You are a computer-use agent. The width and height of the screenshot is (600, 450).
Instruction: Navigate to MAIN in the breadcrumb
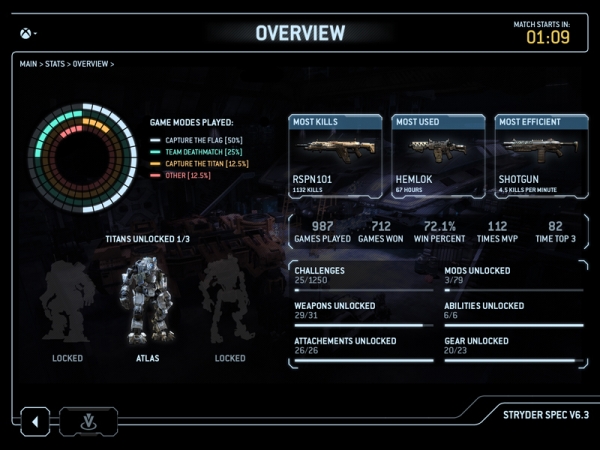pos(30,64)
